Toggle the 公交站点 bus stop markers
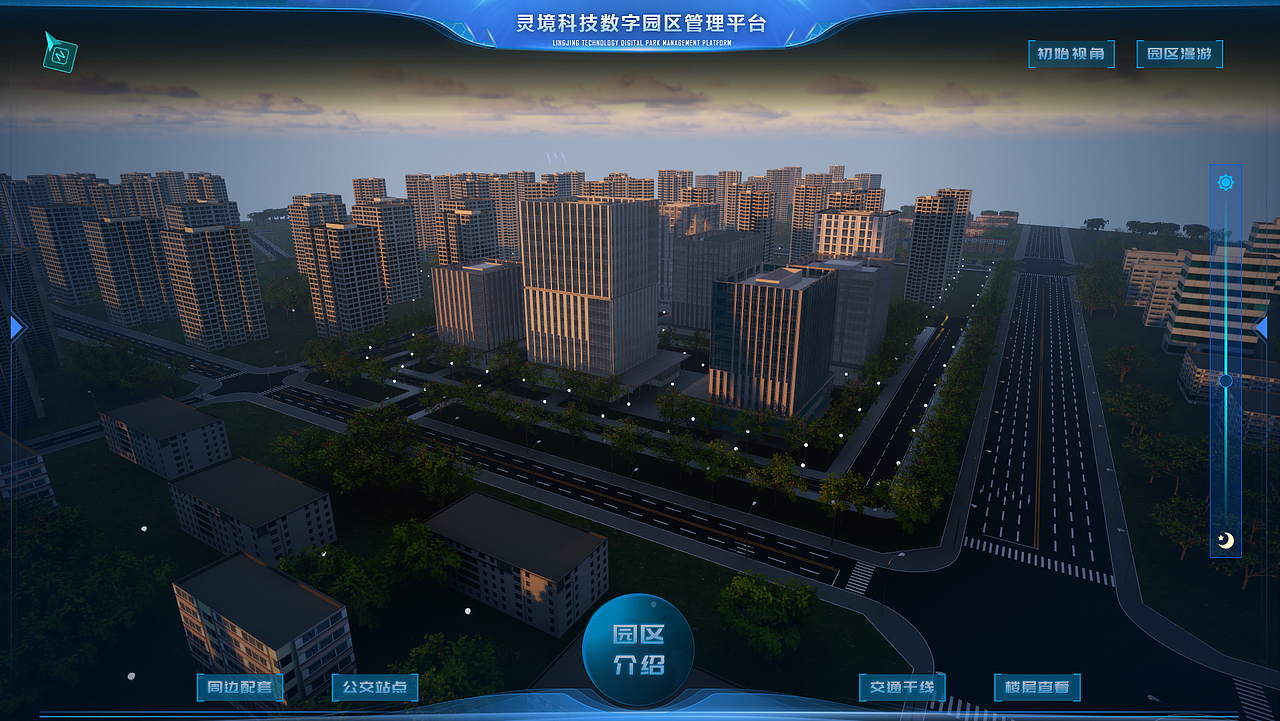The height and width of the screenshot is (721, 1280). [371, 687]
